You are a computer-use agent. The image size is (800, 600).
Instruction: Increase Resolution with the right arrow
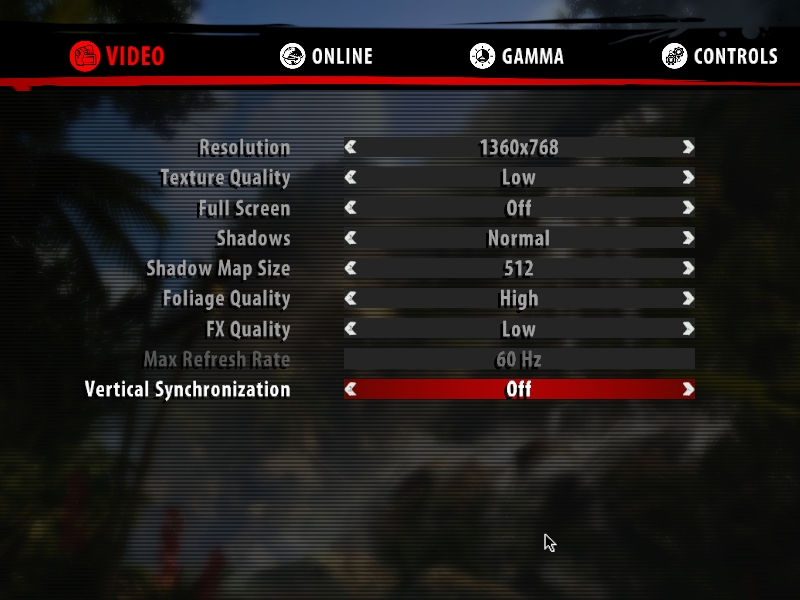(688, 148)
